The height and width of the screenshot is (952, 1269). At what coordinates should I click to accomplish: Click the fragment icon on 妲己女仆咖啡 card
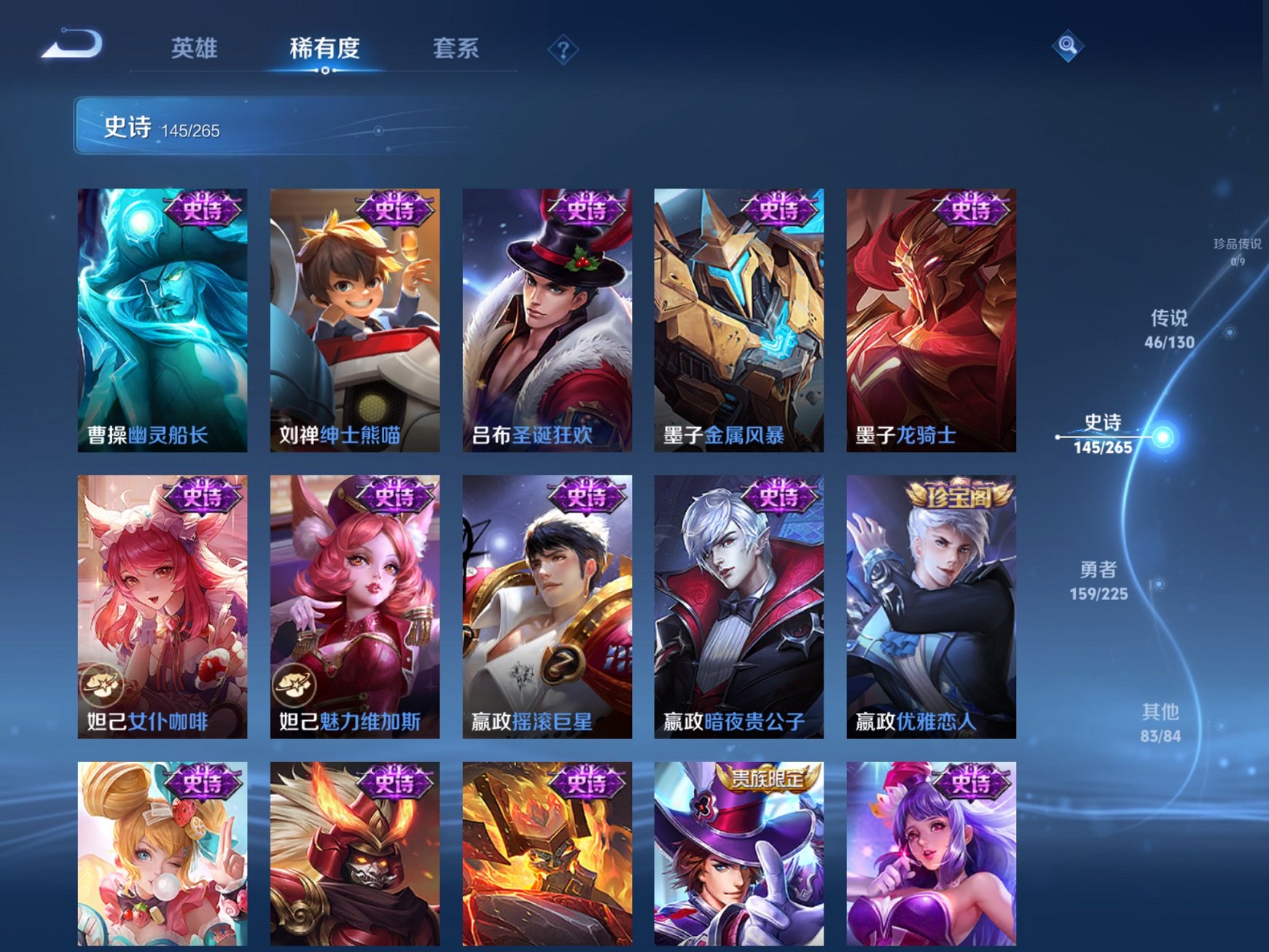point(103,686)
